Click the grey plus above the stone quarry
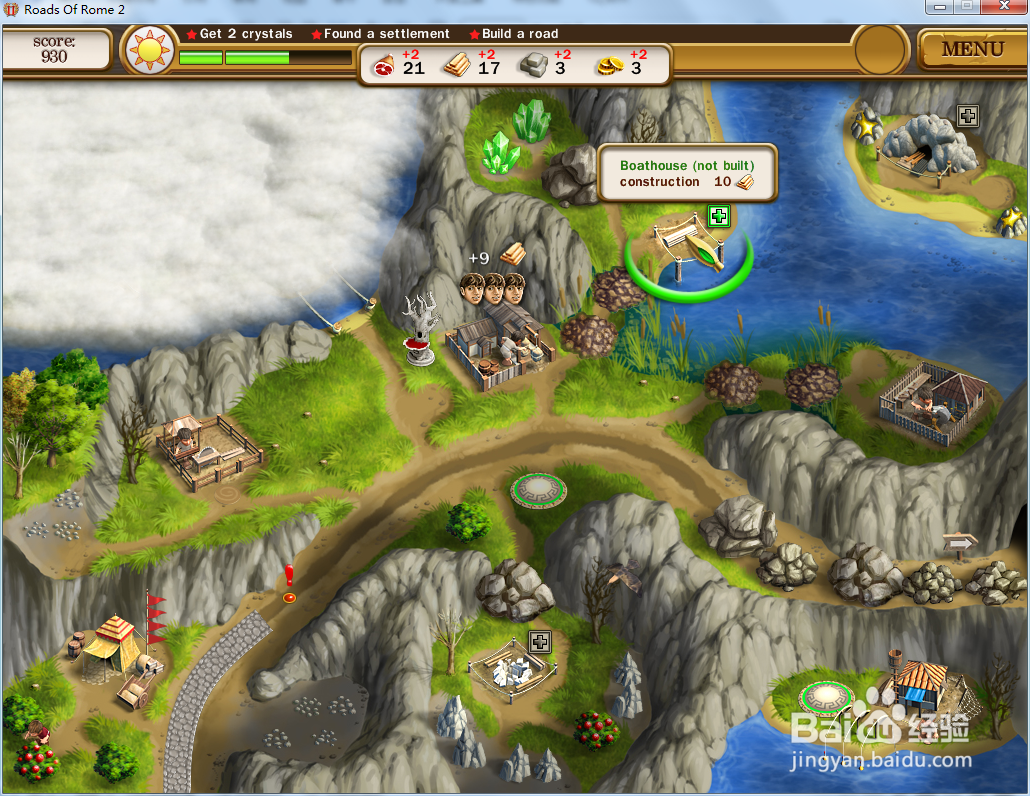 (x=540, y=641)
